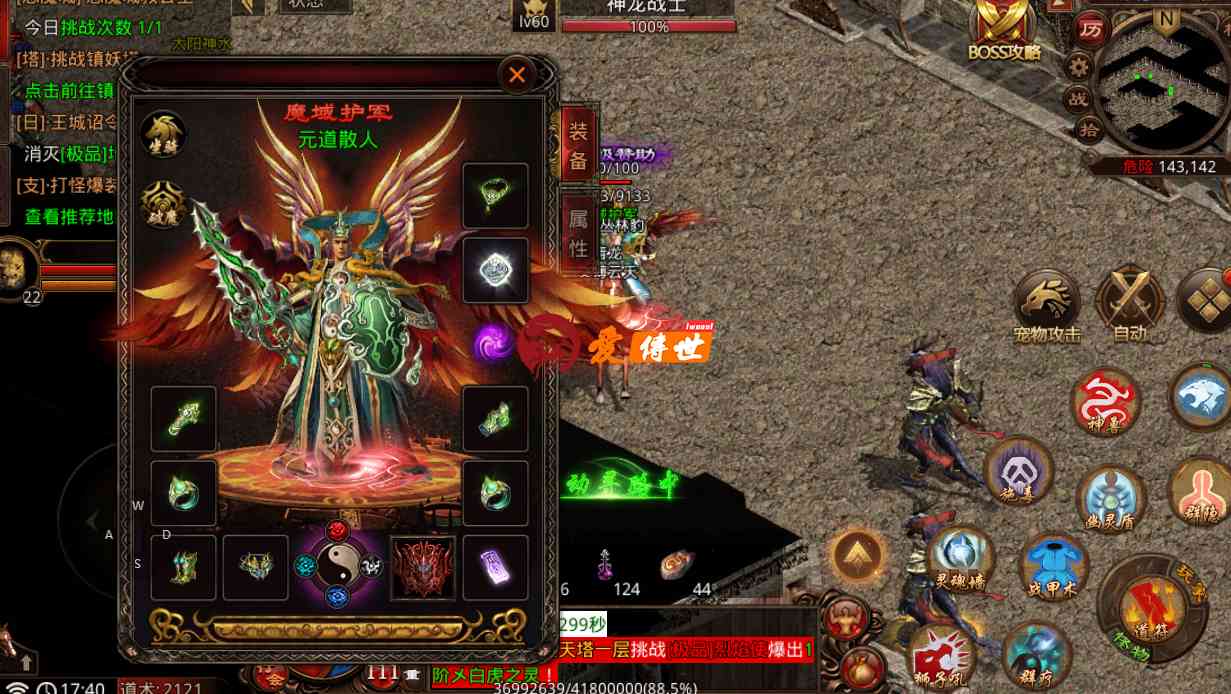Cast the 神兽 summon skill
Image resolution: width=1231 pixels, height=694 pixels.
[x=1105, y=402]
